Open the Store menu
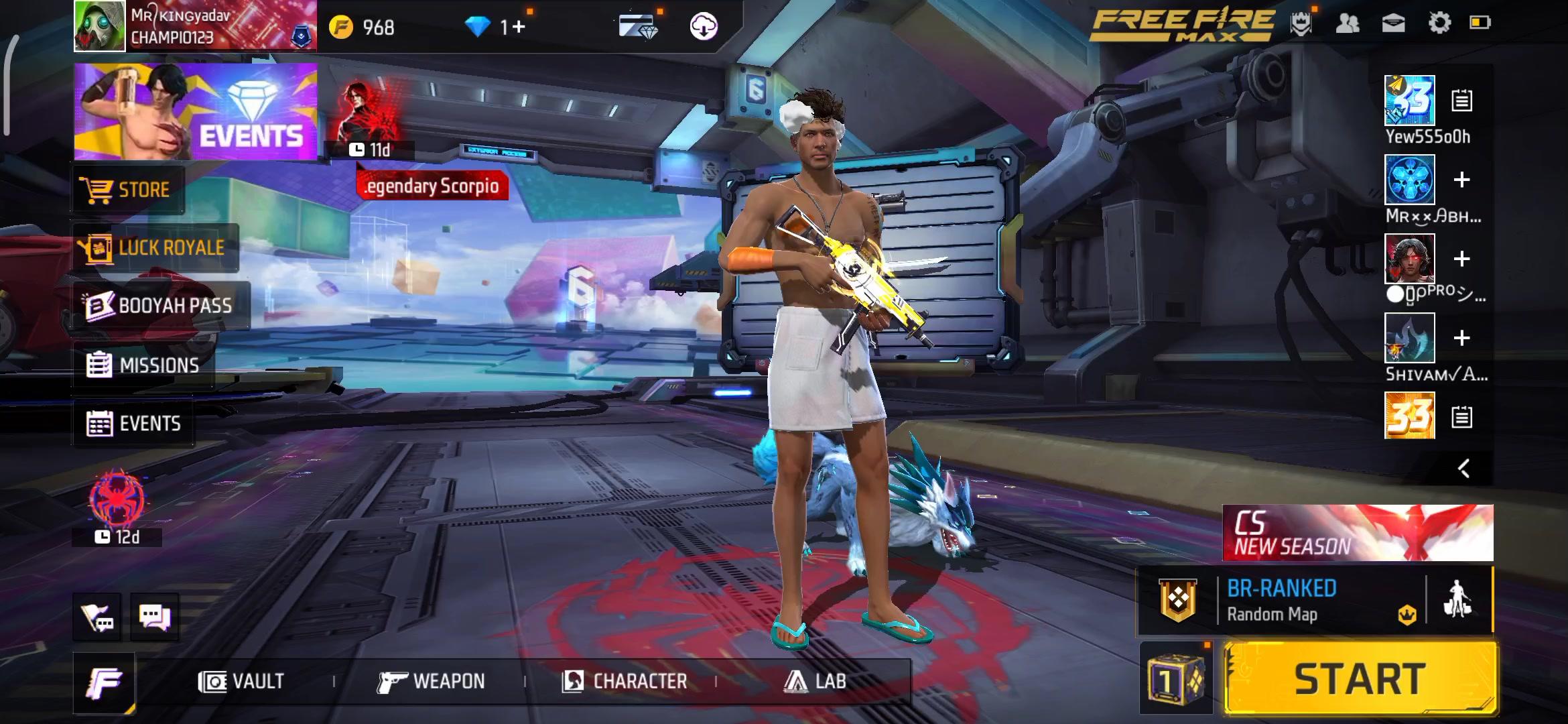The width and height of the screenshot is (1568, 724). [x=127, y=190]
